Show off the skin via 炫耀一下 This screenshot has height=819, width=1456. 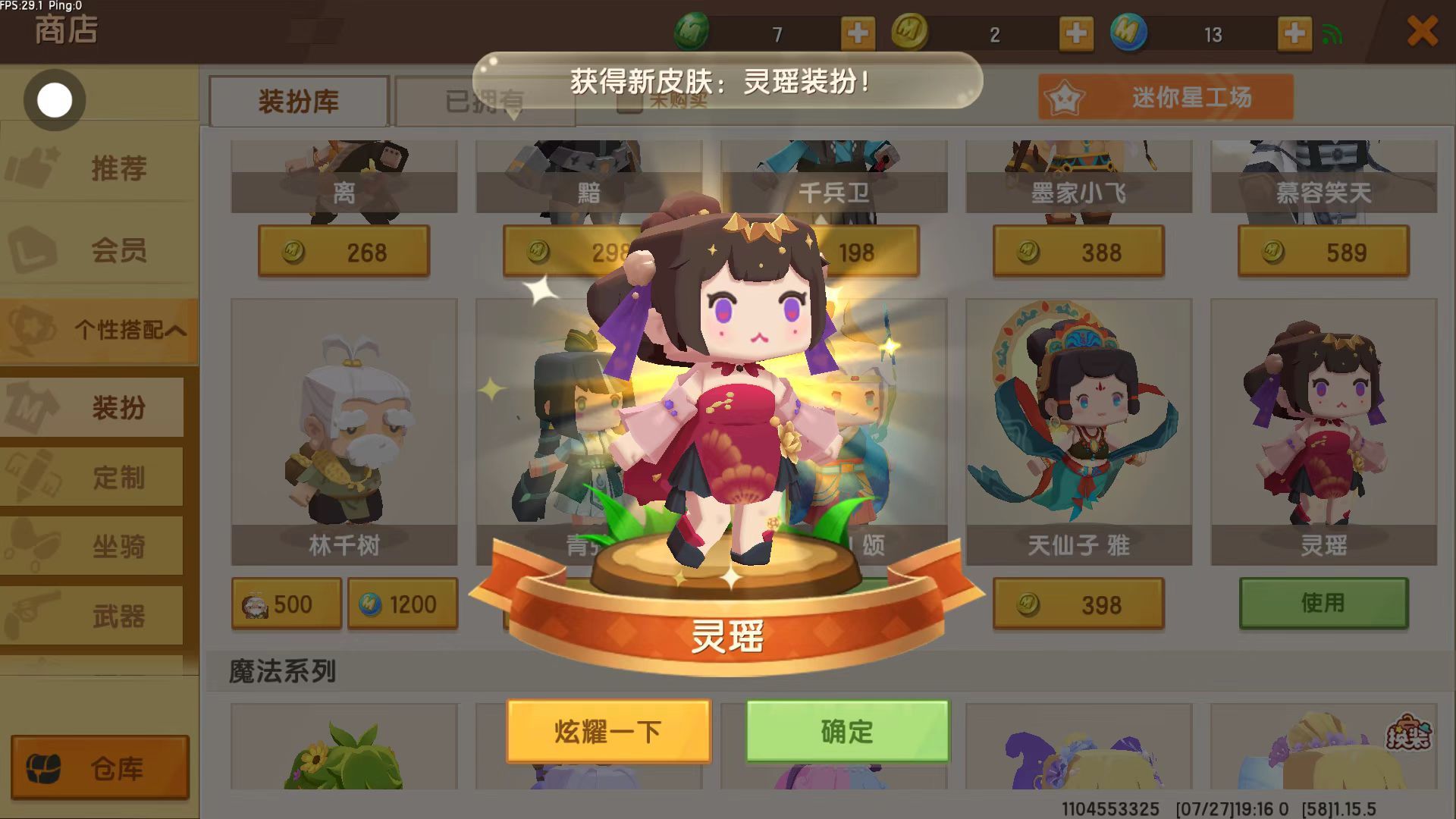(608, 731)
